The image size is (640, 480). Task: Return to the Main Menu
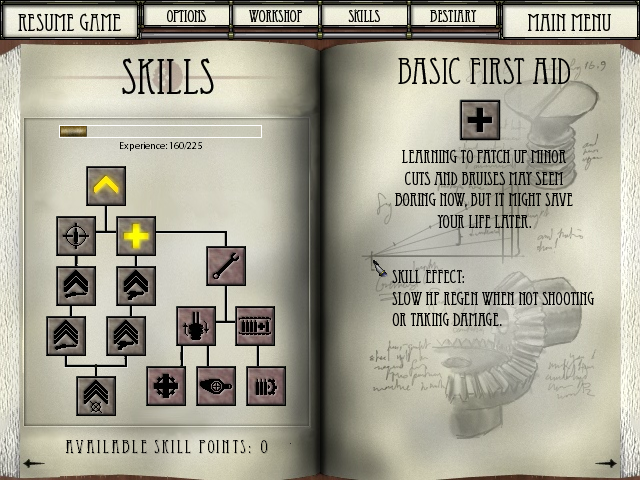tap(569, 21)
